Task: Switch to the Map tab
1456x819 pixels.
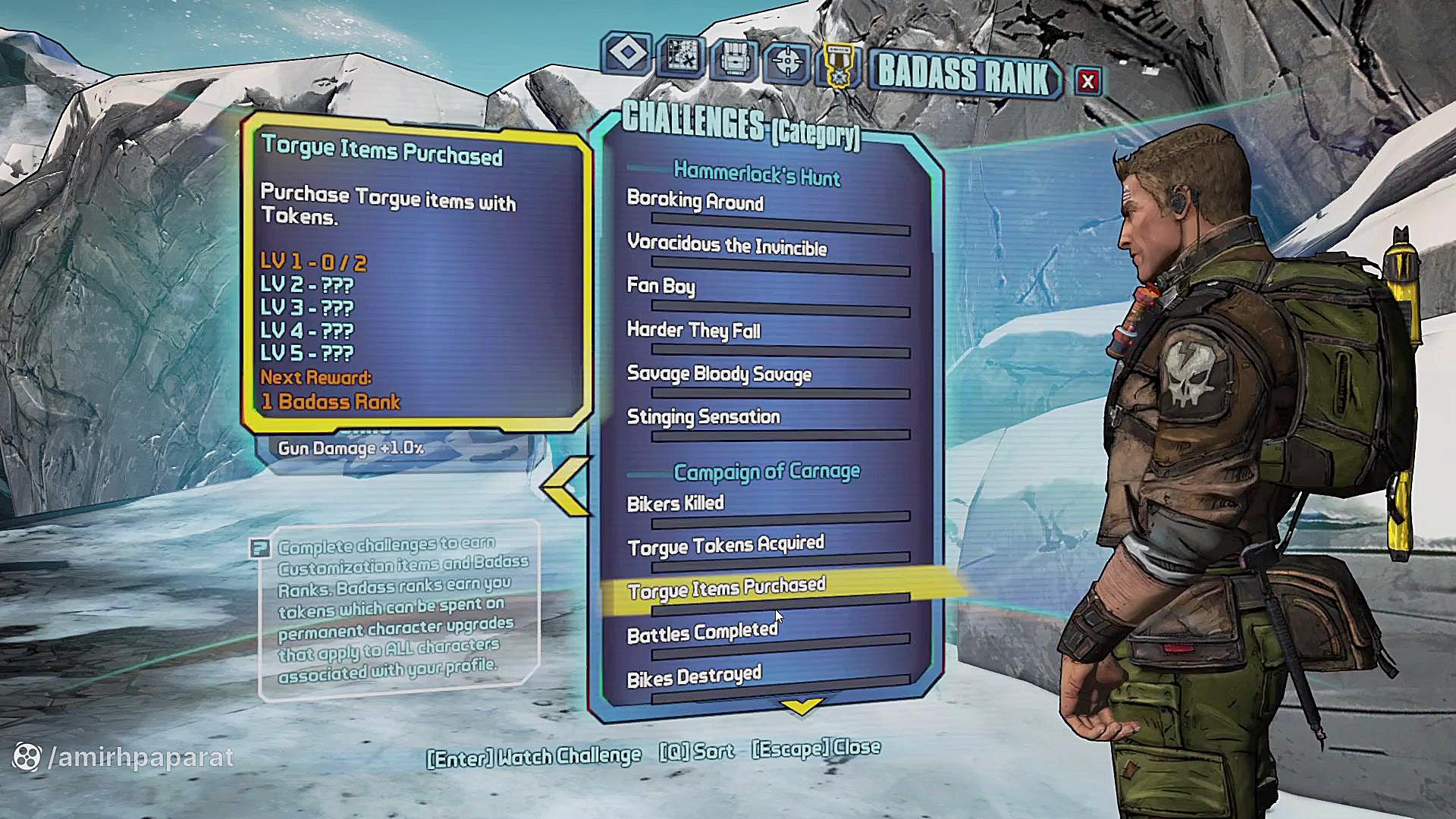Action: 680,55
